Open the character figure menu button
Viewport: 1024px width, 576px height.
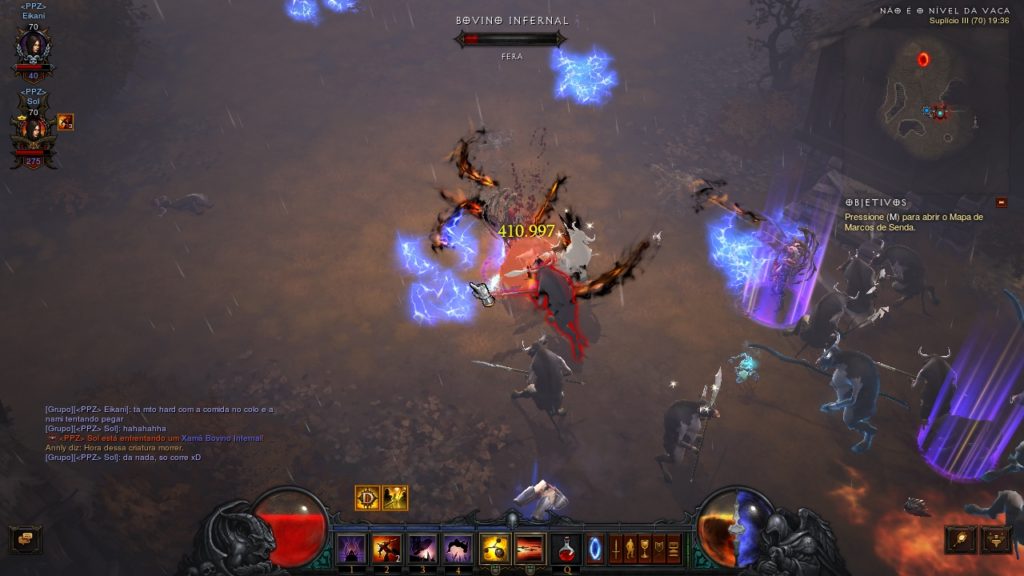tap(630, 548)
